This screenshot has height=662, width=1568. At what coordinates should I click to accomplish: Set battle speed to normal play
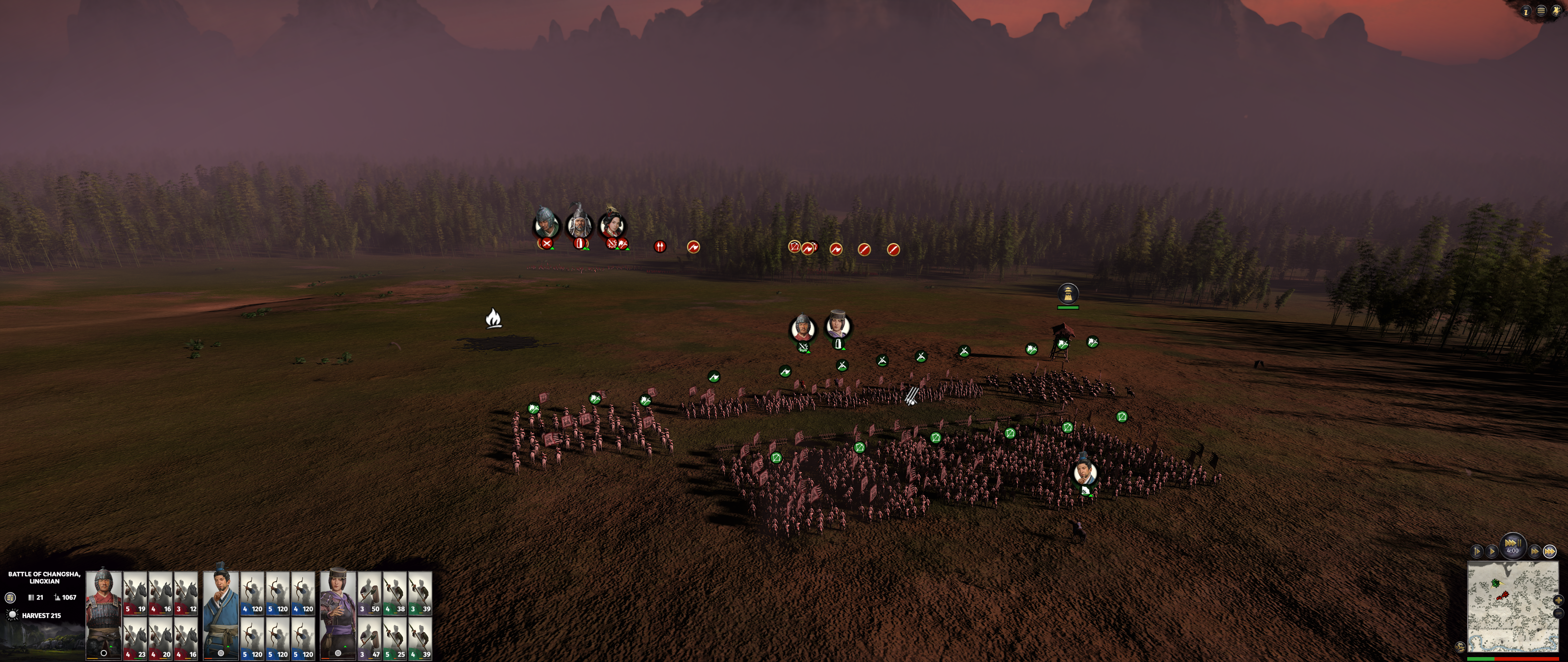1492,551
